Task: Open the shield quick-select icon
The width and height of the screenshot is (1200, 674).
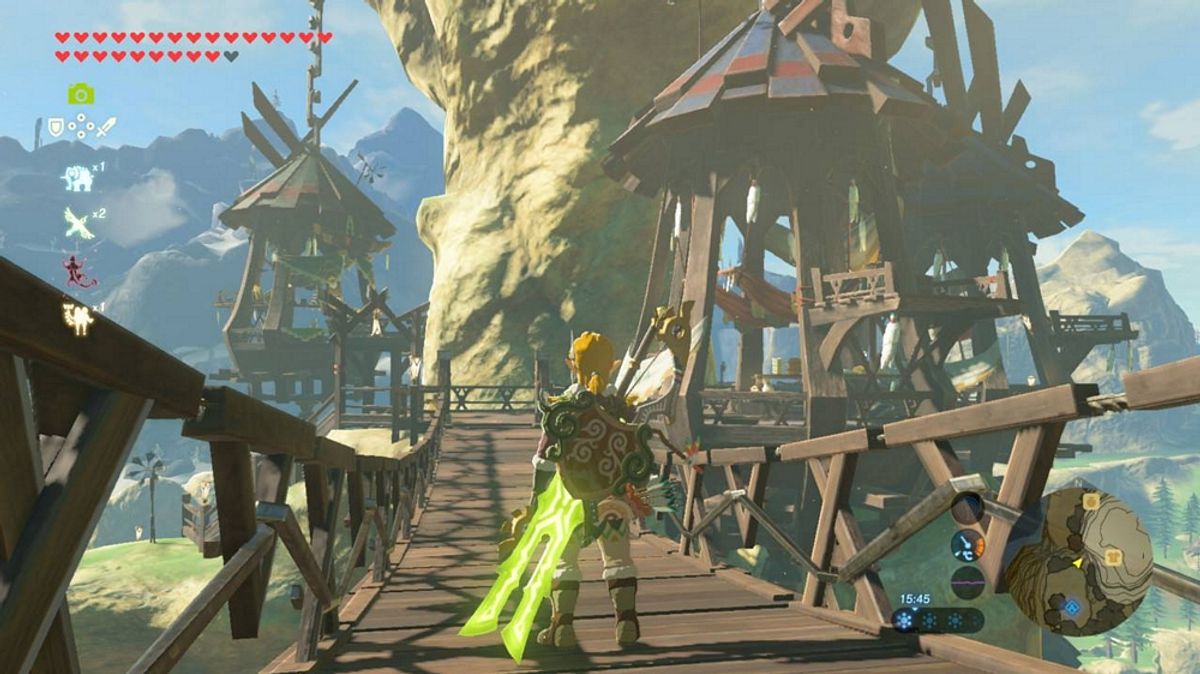Action: click(56, 128)
